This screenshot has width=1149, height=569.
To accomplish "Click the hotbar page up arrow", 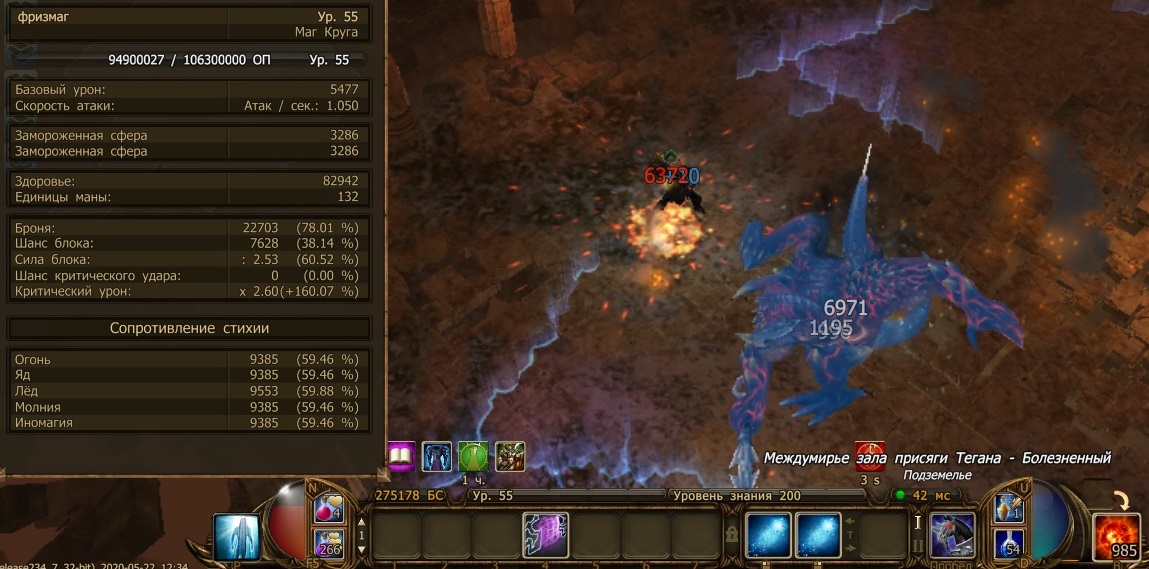I will coord(362,520).
